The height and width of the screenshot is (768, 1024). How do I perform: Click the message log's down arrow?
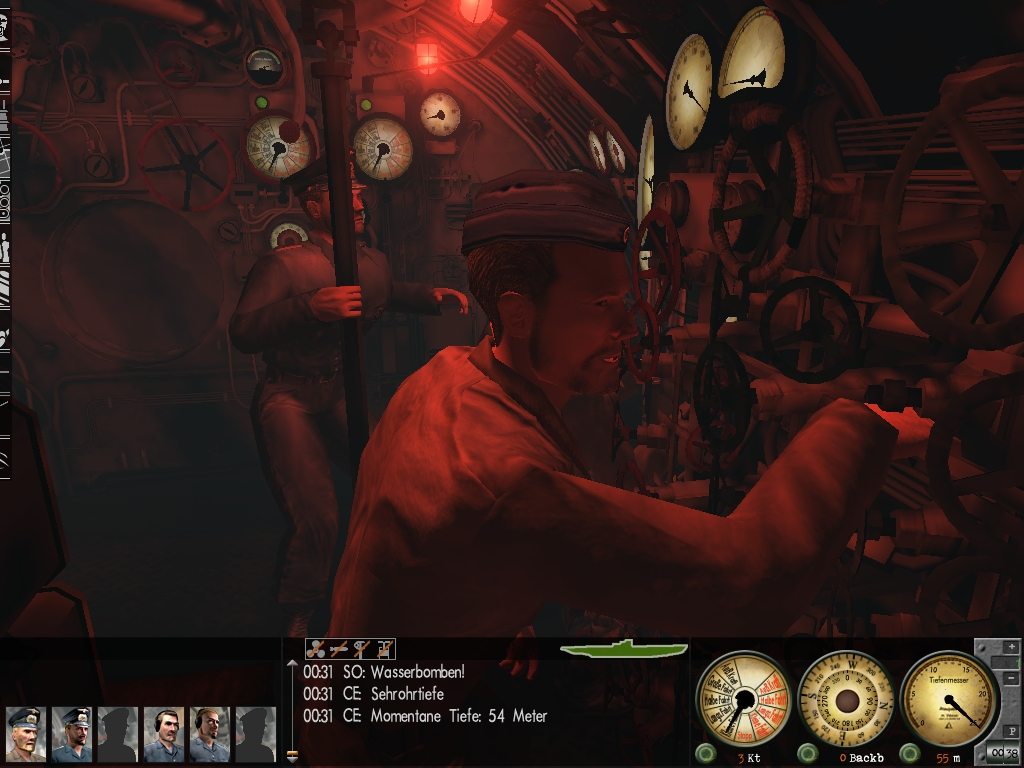pos(292,757)
